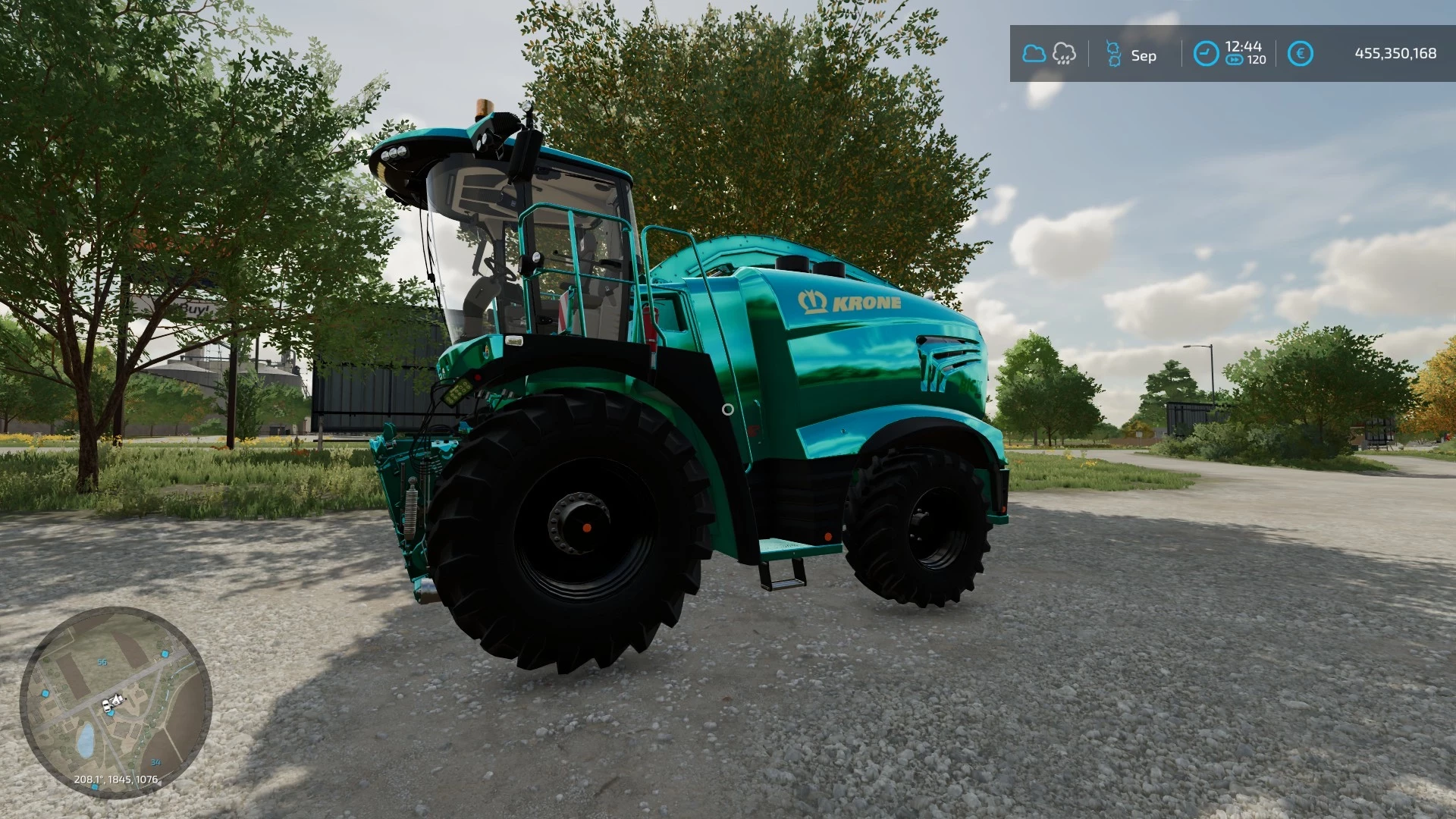This screenshot has height=819, width=1456.
Task: Click the money balance 455,350,168
Action: [1395, 53]
